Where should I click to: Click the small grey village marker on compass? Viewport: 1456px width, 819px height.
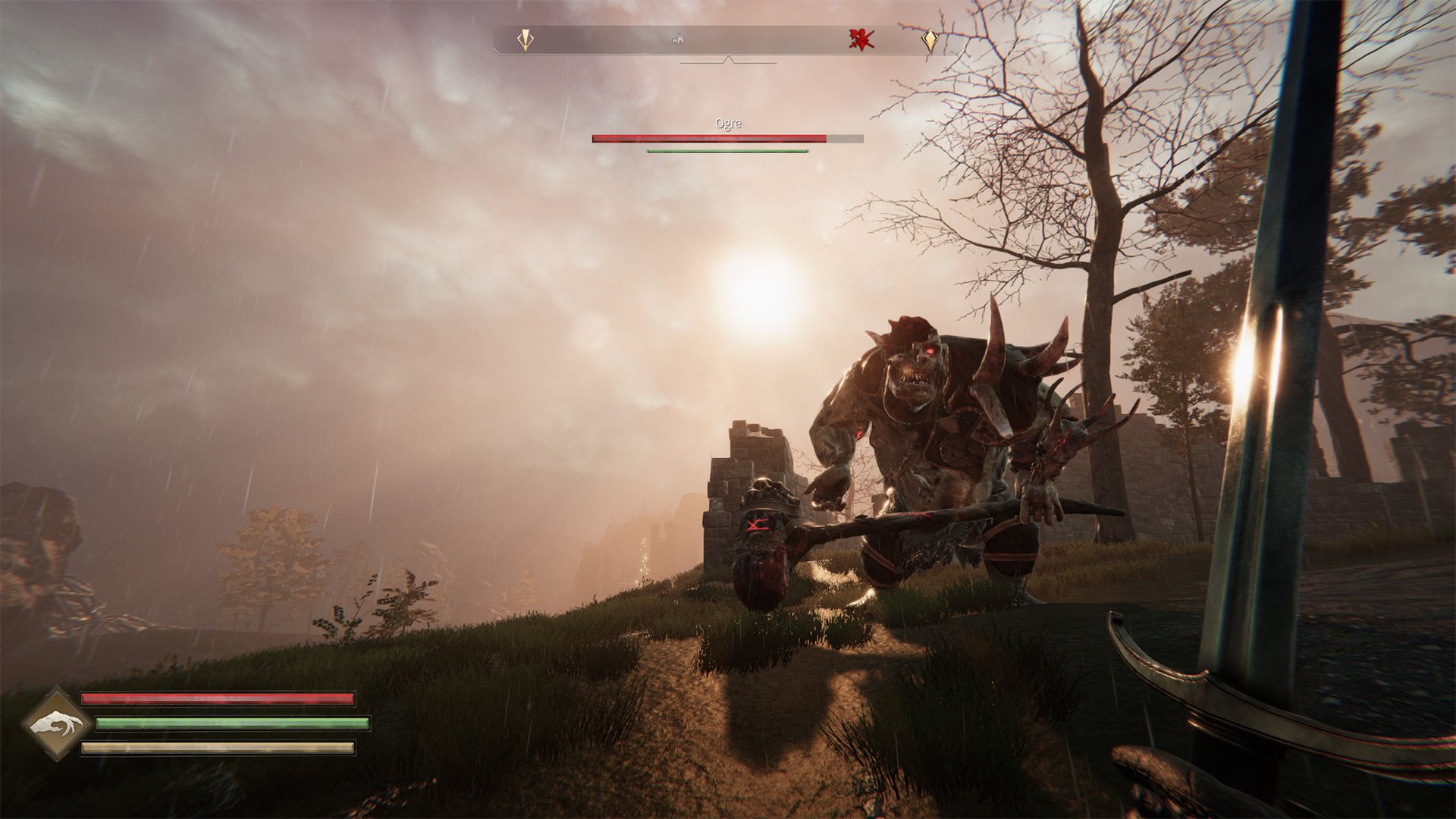(679, 39)
